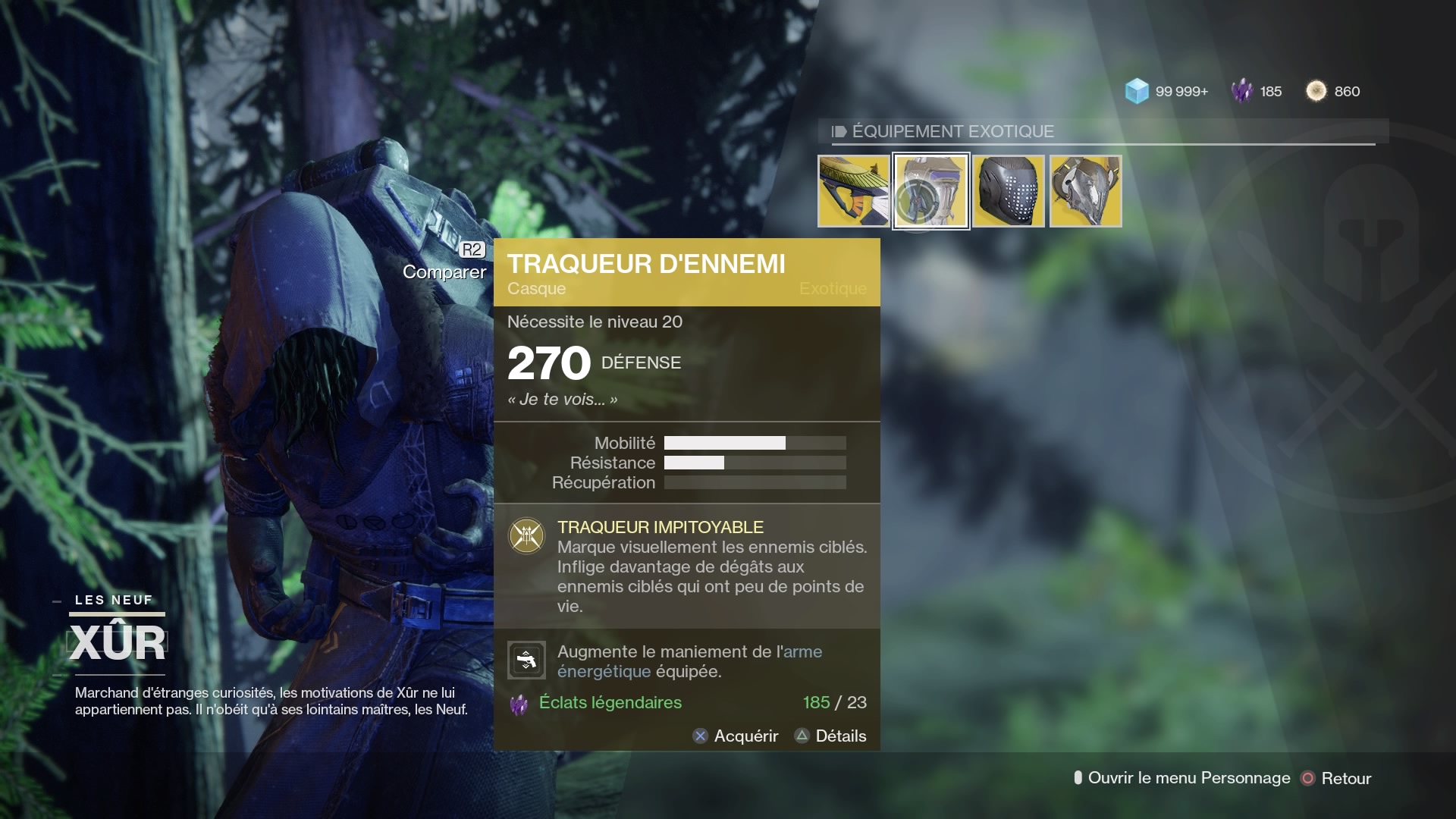Select the Traqueur d'ennemi helmet slot
Viewport: 1456px width, 819px height.
tap(931, 191)
